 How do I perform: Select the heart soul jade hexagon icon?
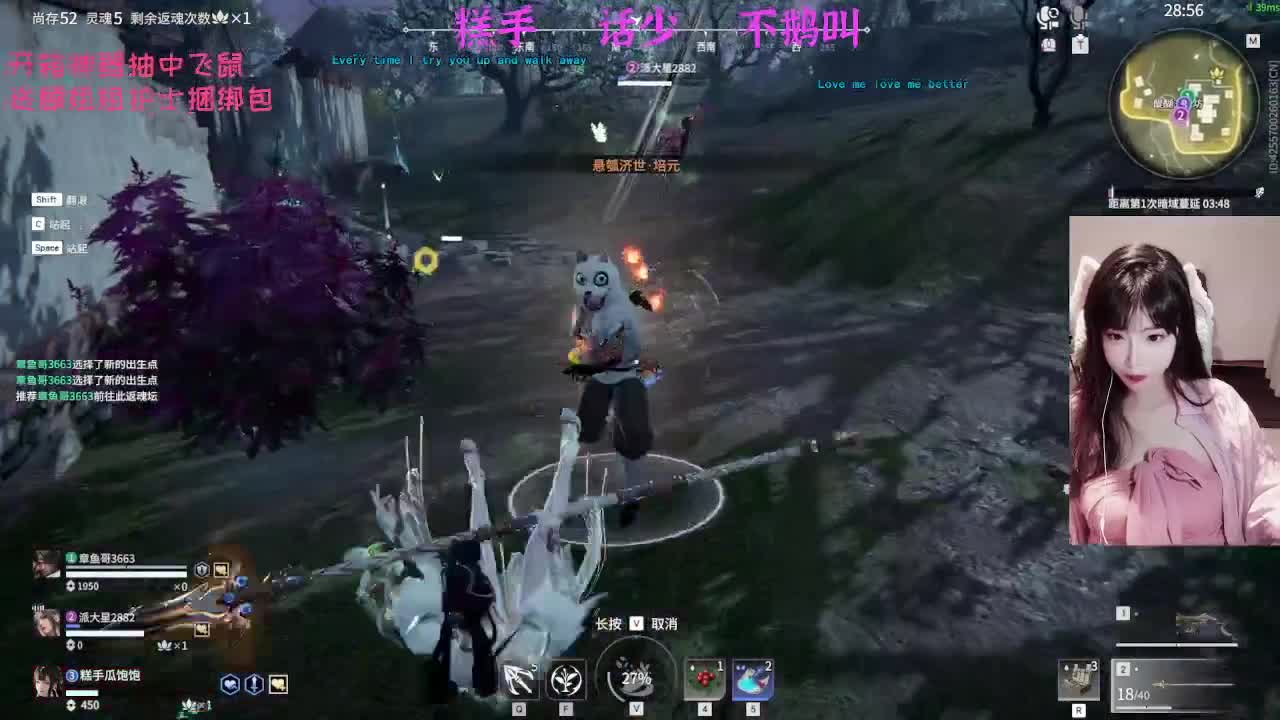[x=232, y=683]
